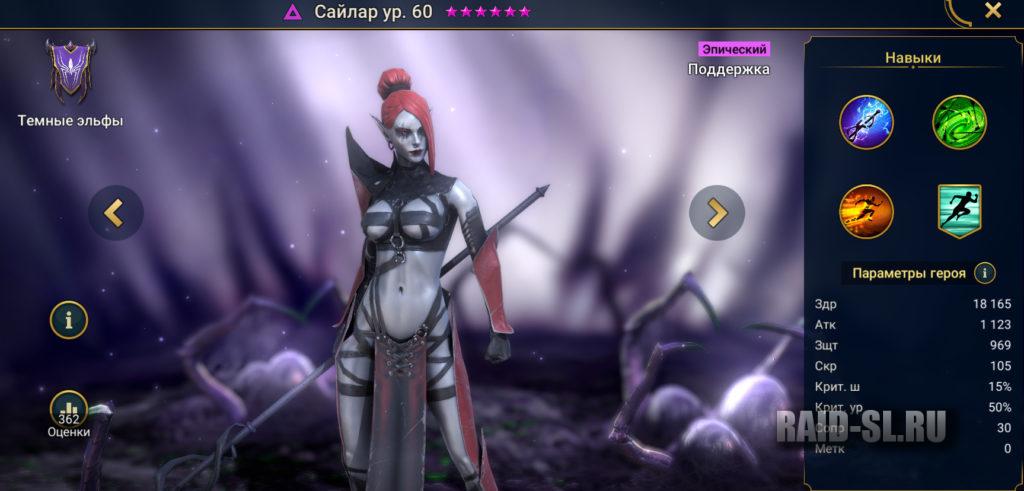The height and width of the screenshot is (491, 1024).
Task: Go to the next champion
Action: [717, 212]
